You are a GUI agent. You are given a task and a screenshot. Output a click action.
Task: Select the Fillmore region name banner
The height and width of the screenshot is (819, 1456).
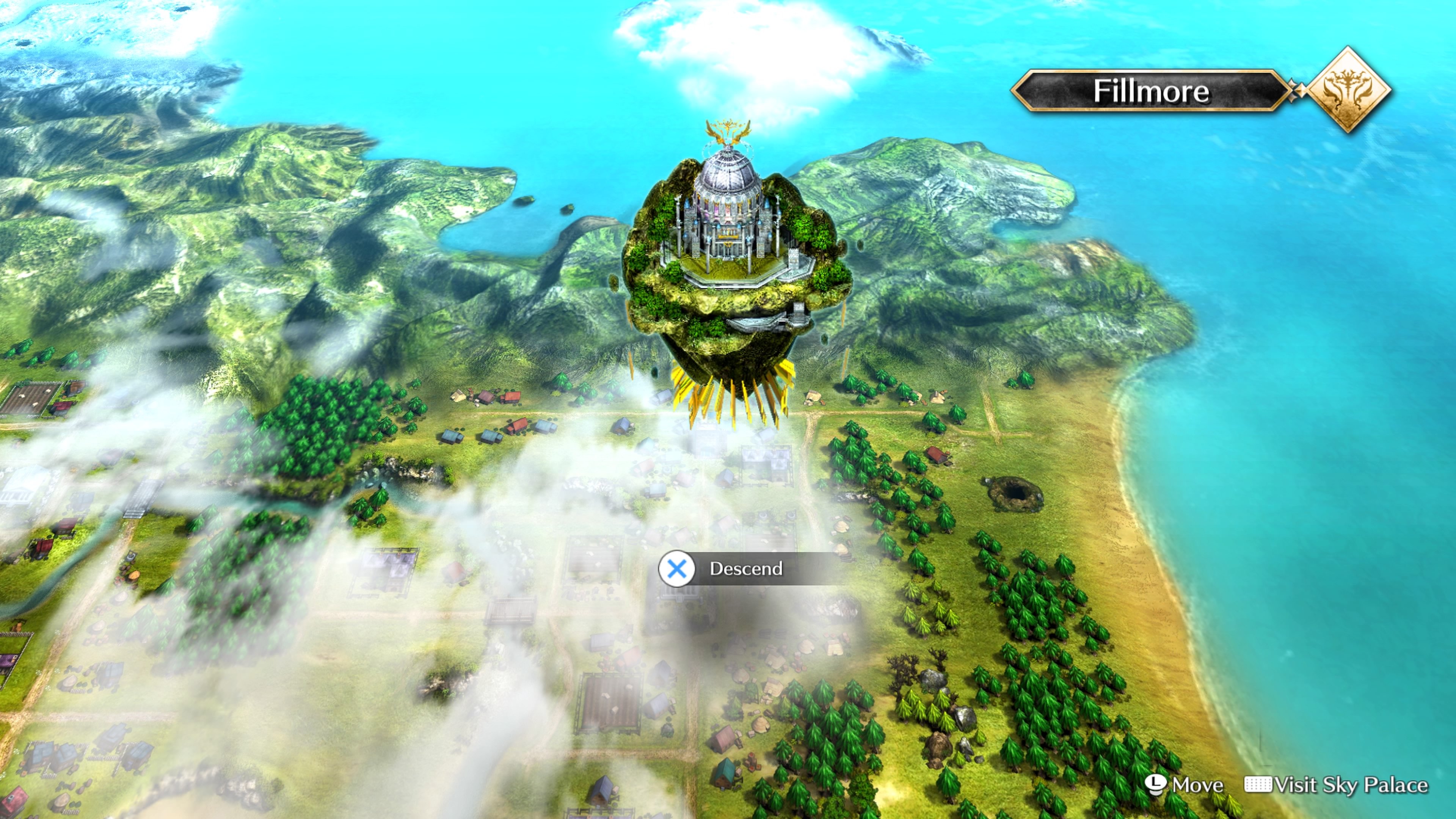click(x=1151, y=91)
